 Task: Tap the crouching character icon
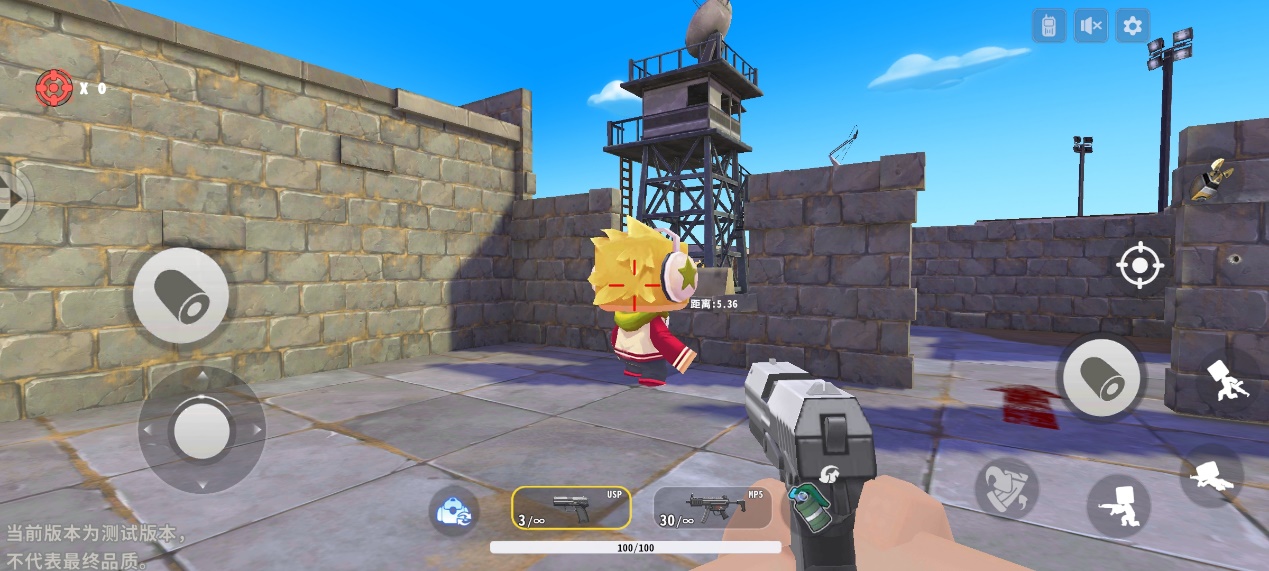(1118, 505)
